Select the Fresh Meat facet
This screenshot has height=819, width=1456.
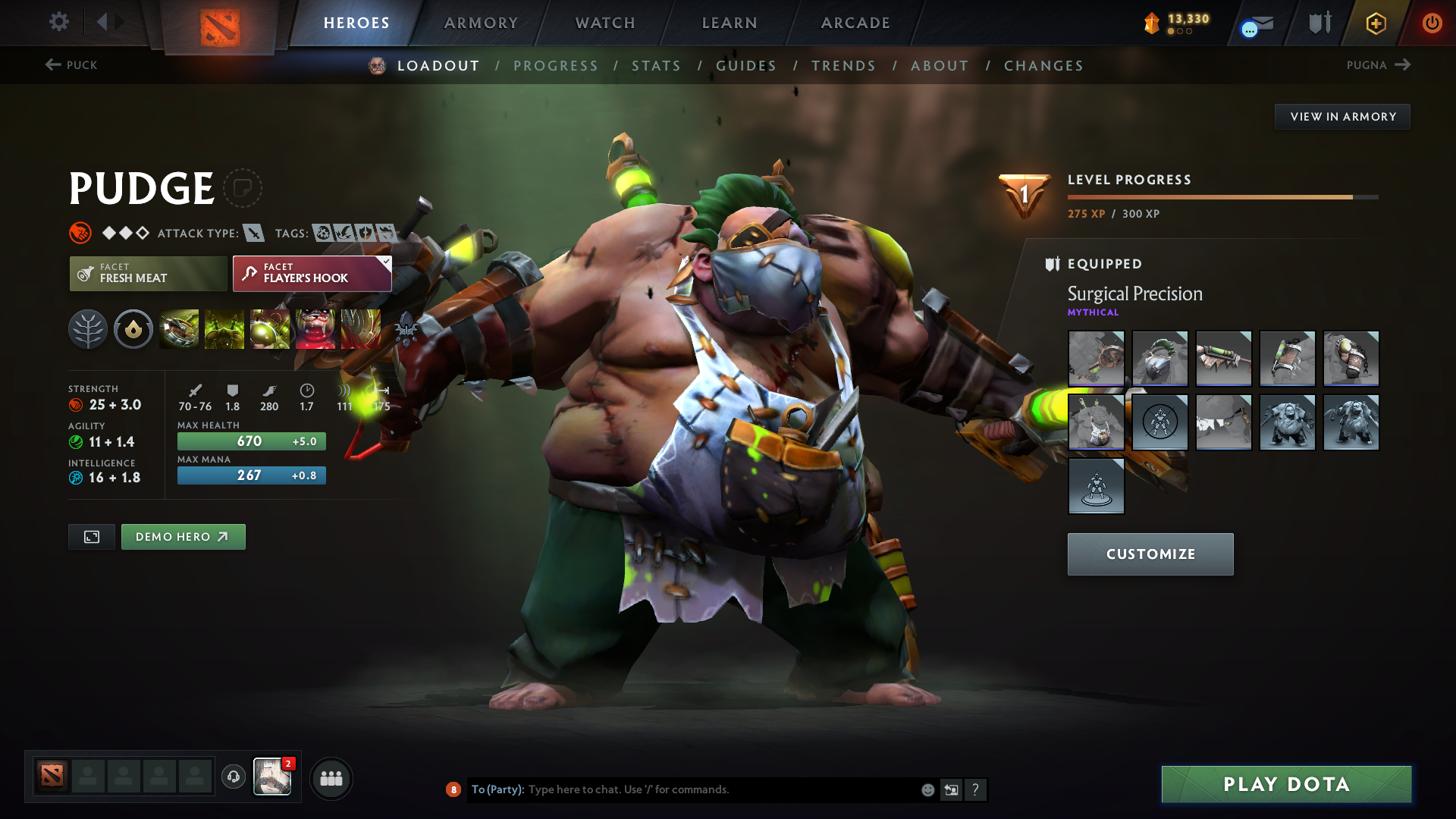[148, 273]
